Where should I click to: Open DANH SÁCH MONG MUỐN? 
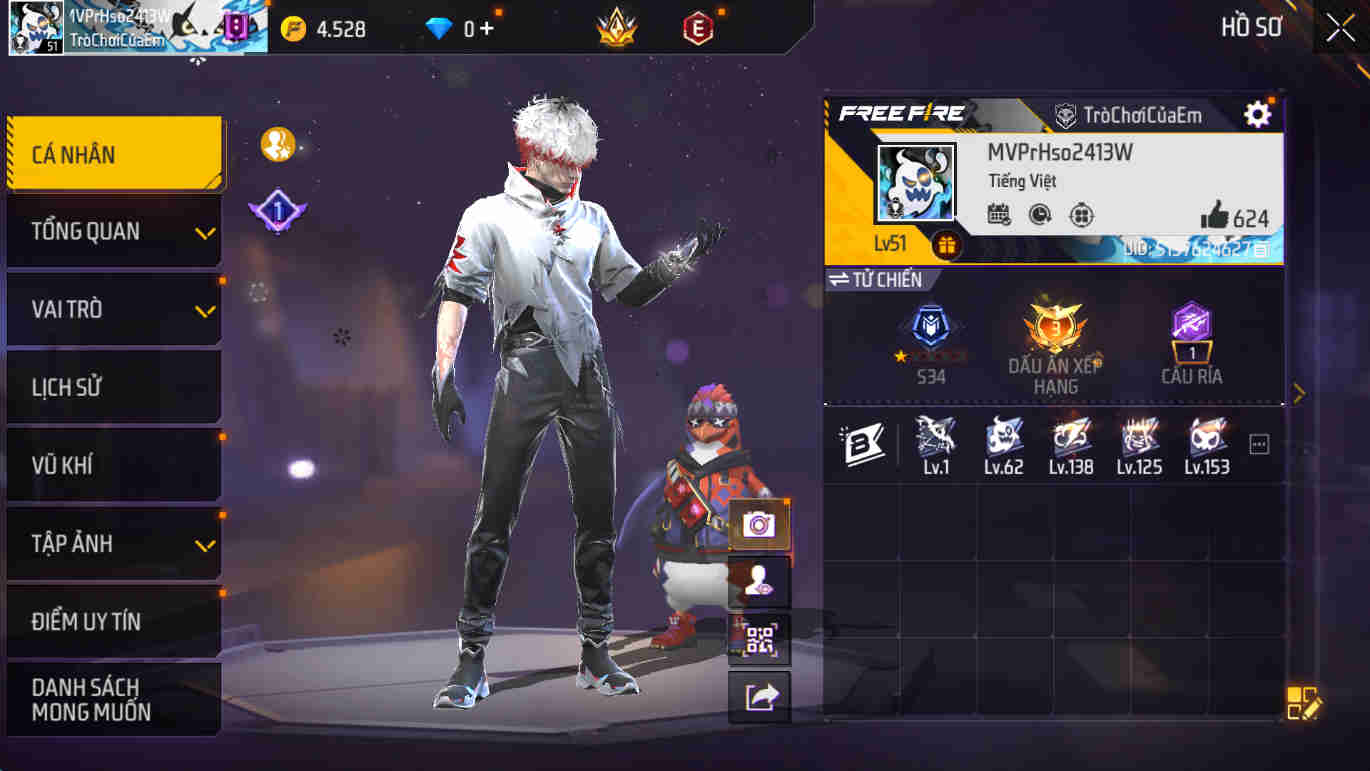pyautogui.click(x=113, y=700)
